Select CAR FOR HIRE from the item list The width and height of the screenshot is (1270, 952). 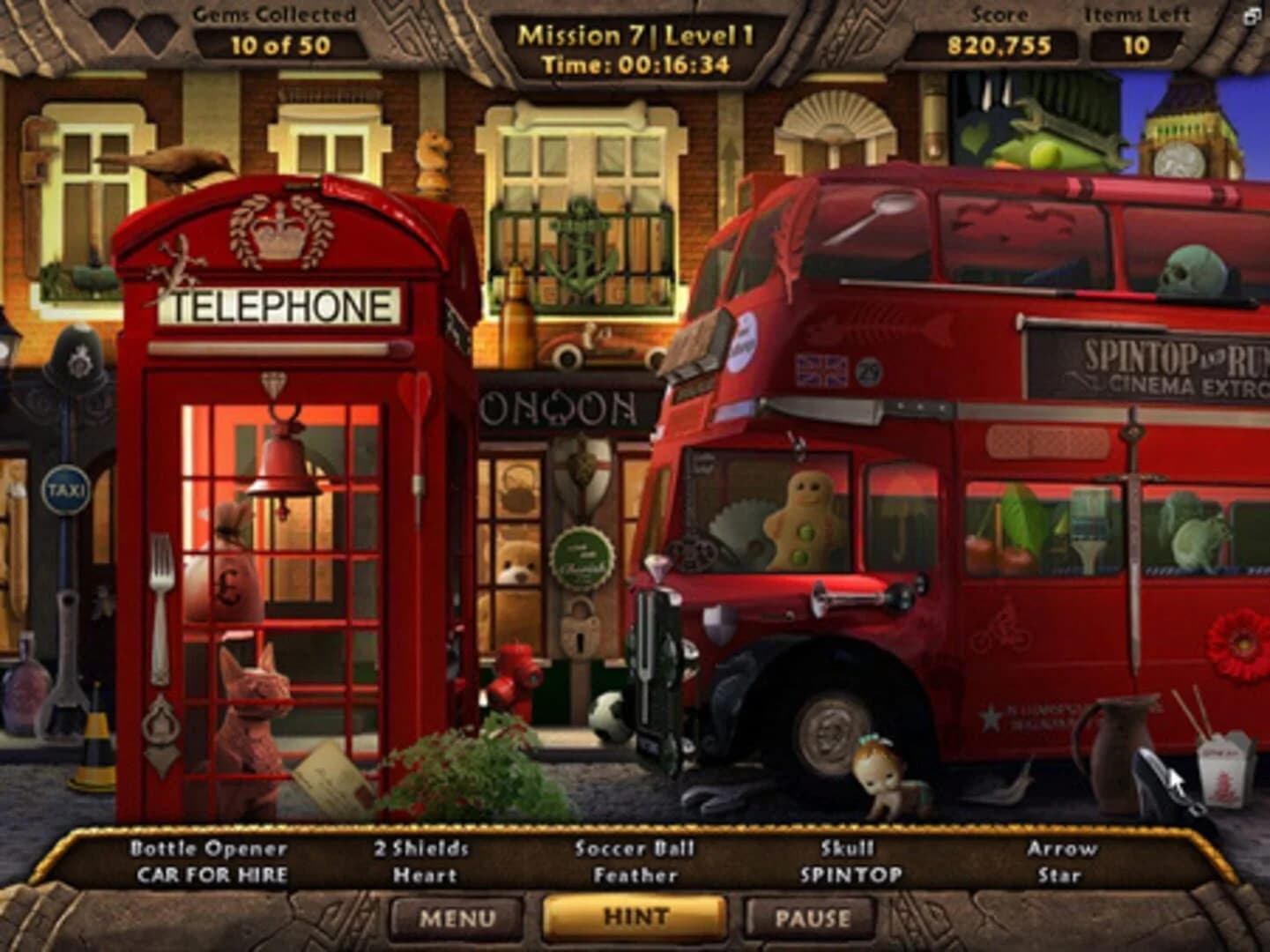click(210, 875)
